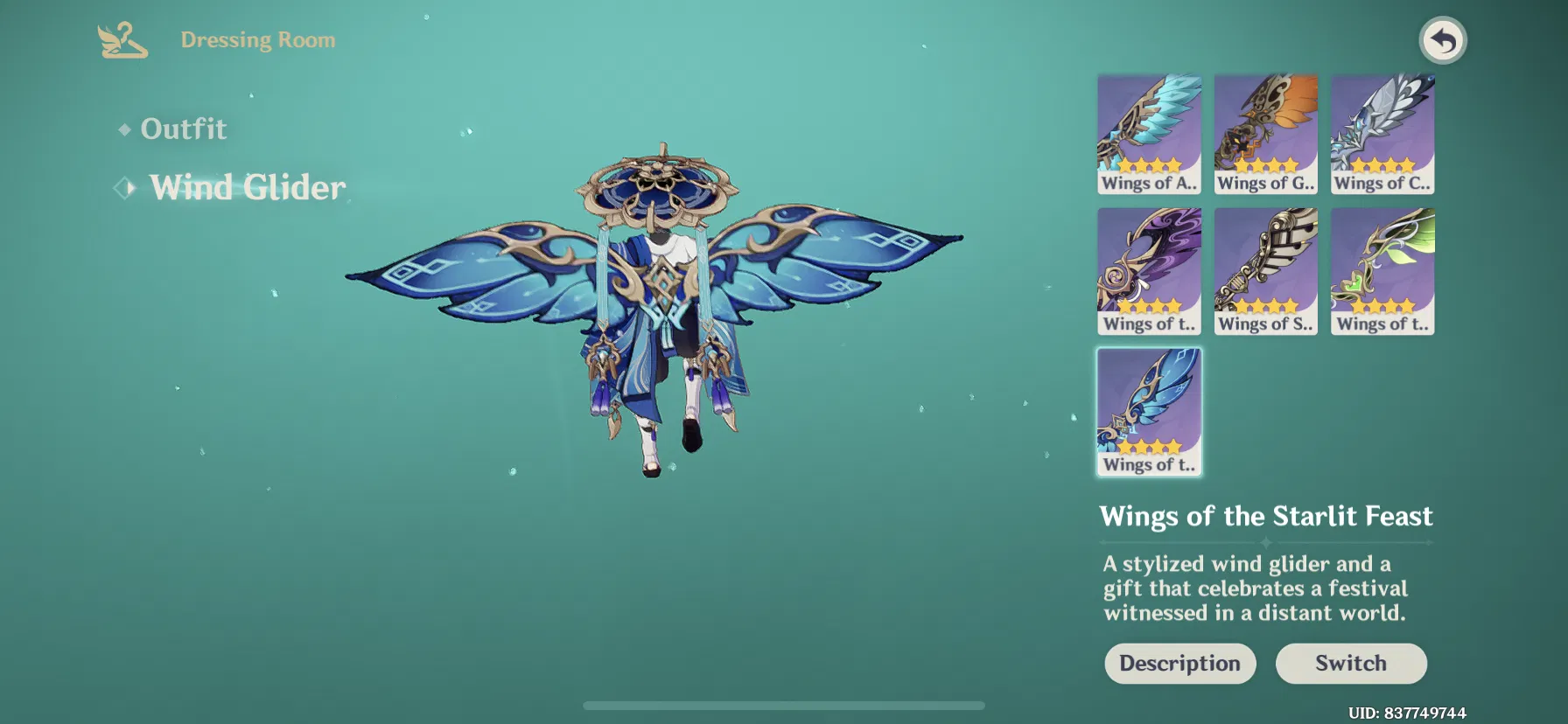Click the Switch button to equip the glider
The image size is (1568, 724).
(1352, 663)
